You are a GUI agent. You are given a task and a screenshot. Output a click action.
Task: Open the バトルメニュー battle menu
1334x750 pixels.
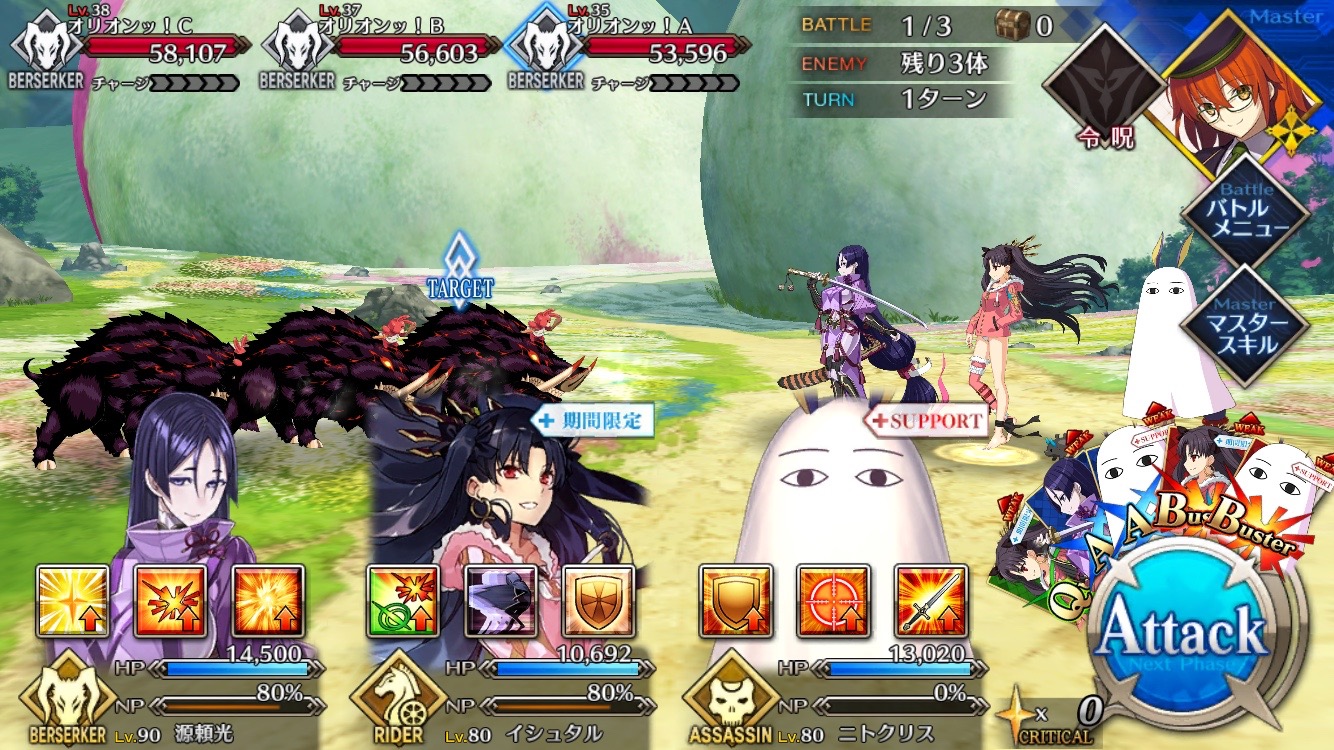pyautogui.click(x=1245, y=210)
